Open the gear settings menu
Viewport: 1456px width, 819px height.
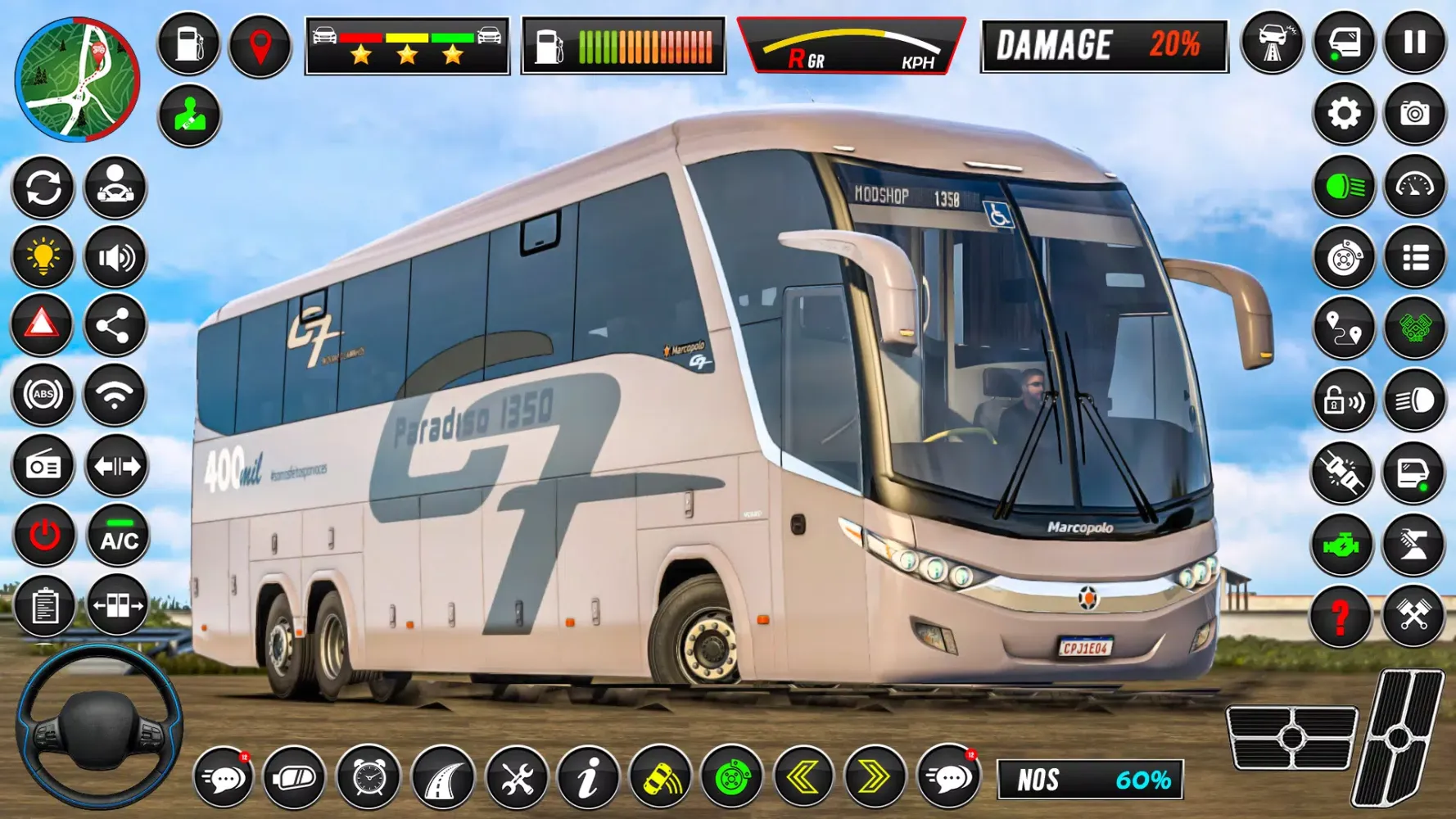pyautogui.click(x=1343, y=114)
